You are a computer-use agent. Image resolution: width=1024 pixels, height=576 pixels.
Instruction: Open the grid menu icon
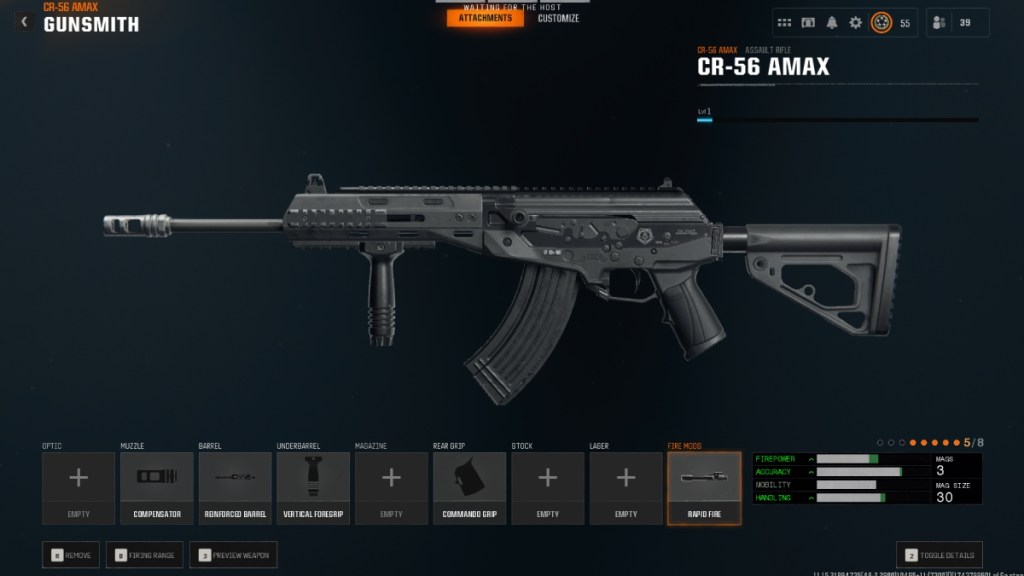coord(784,23)
